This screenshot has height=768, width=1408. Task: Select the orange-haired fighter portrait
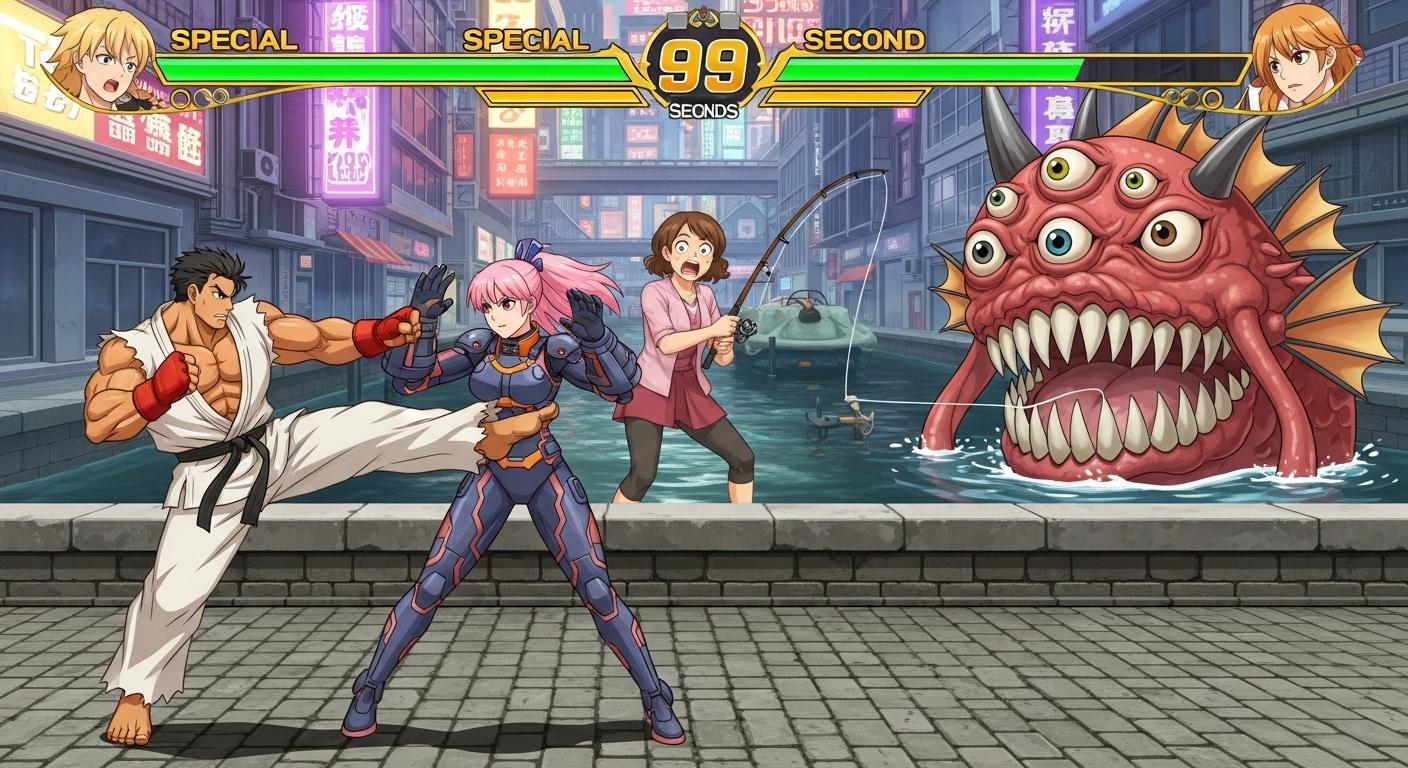[1300, 55]
